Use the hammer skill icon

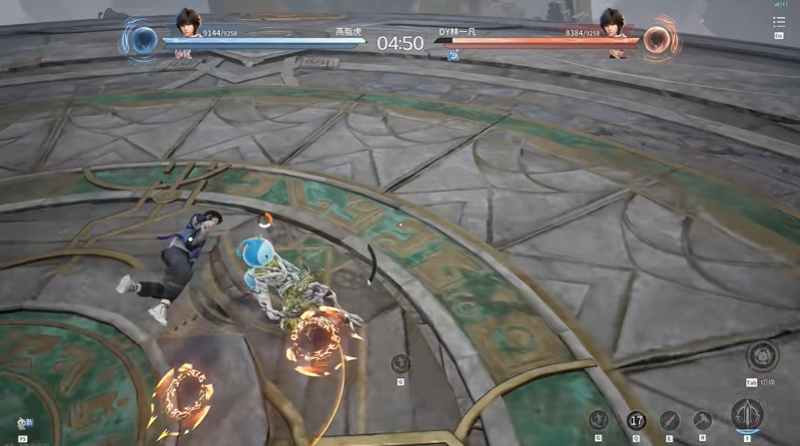(x=703, y=420)
